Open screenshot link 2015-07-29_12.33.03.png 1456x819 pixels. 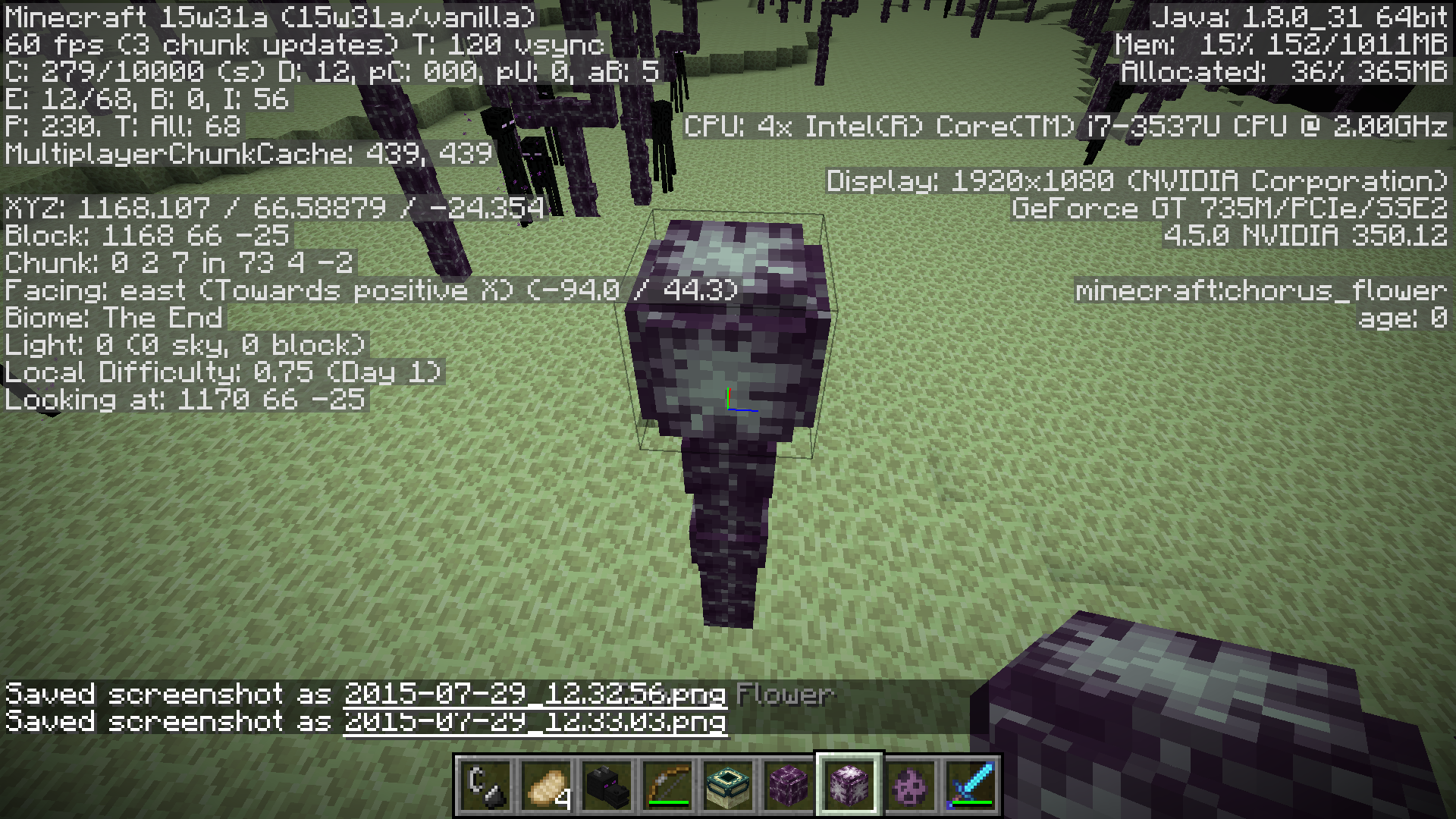coord(535,721)
